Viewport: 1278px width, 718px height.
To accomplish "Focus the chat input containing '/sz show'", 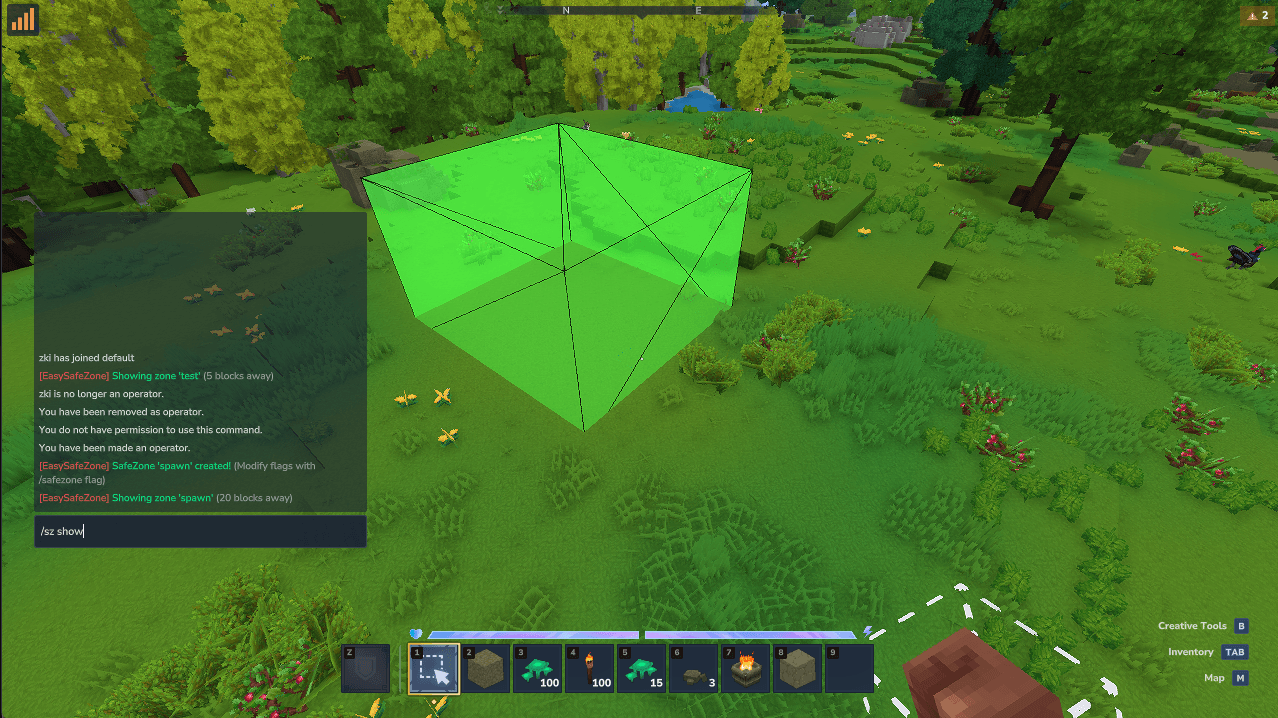I will (200, 531).
